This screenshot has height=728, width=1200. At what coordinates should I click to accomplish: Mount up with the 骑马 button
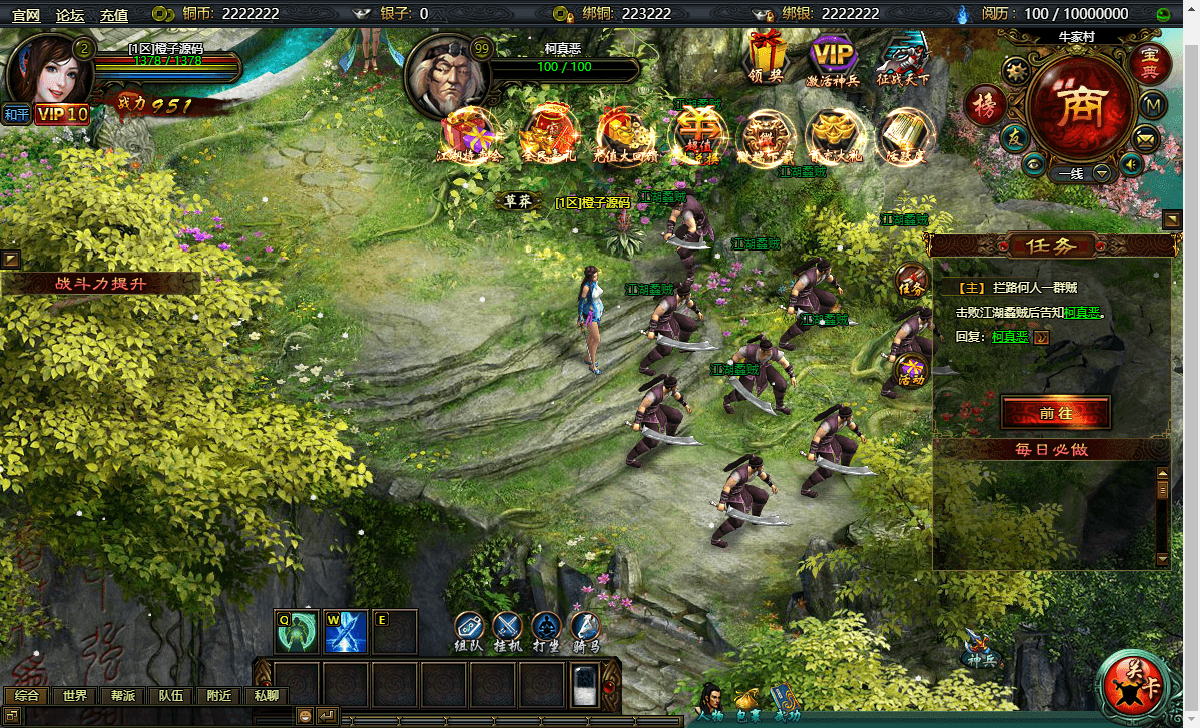pos(585,628)
